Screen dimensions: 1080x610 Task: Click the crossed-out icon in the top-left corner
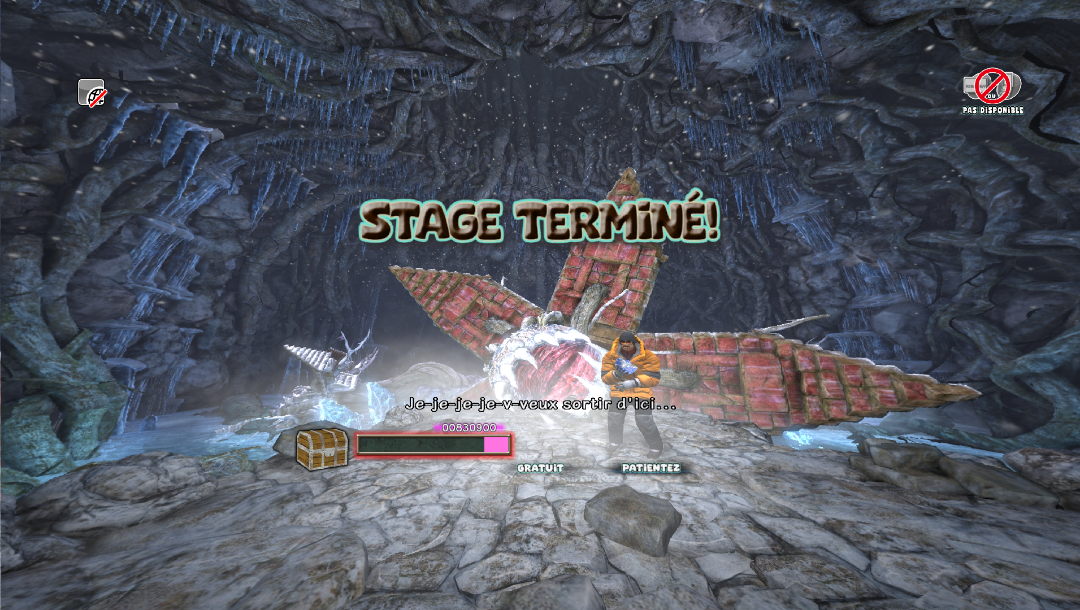92,92
